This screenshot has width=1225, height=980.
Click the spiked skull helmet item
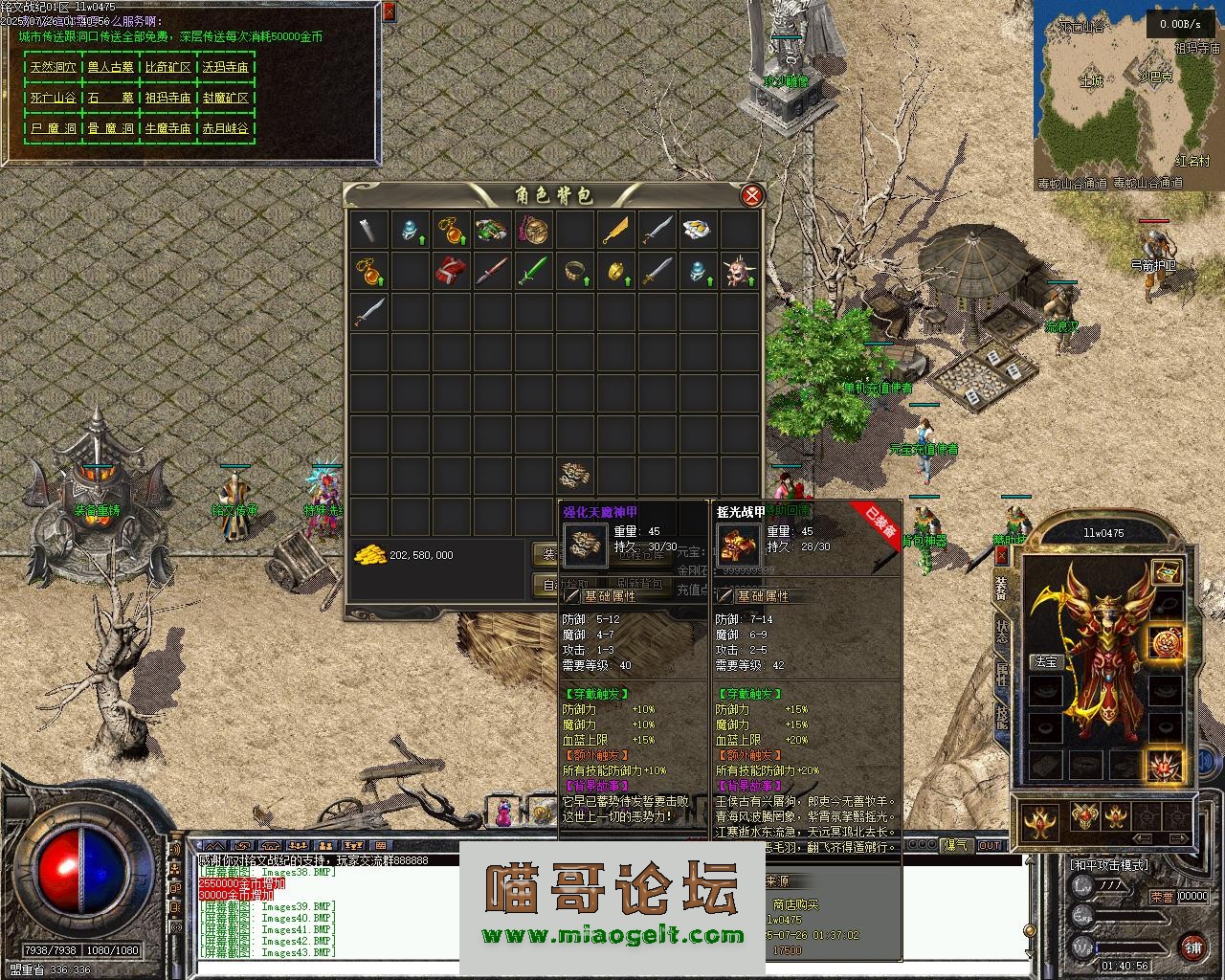coord(739,272)
